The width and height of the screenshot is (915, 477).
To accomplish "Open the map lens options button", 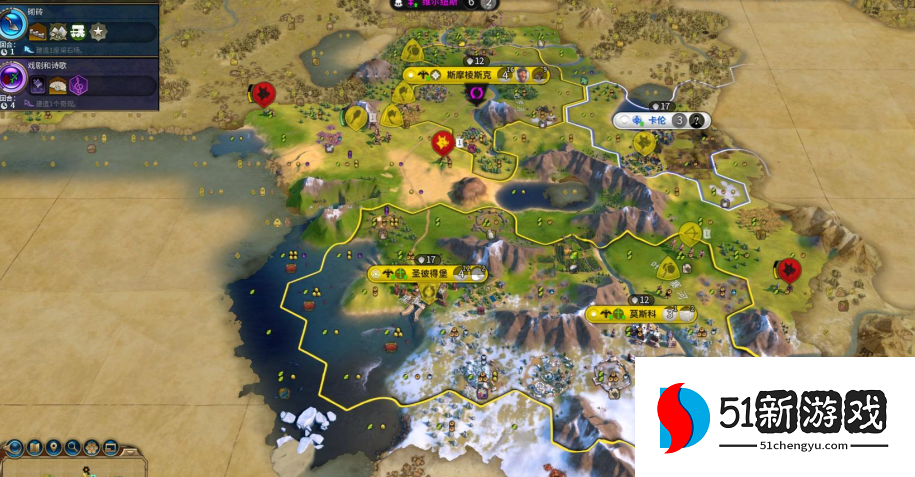I will point(34,447).
